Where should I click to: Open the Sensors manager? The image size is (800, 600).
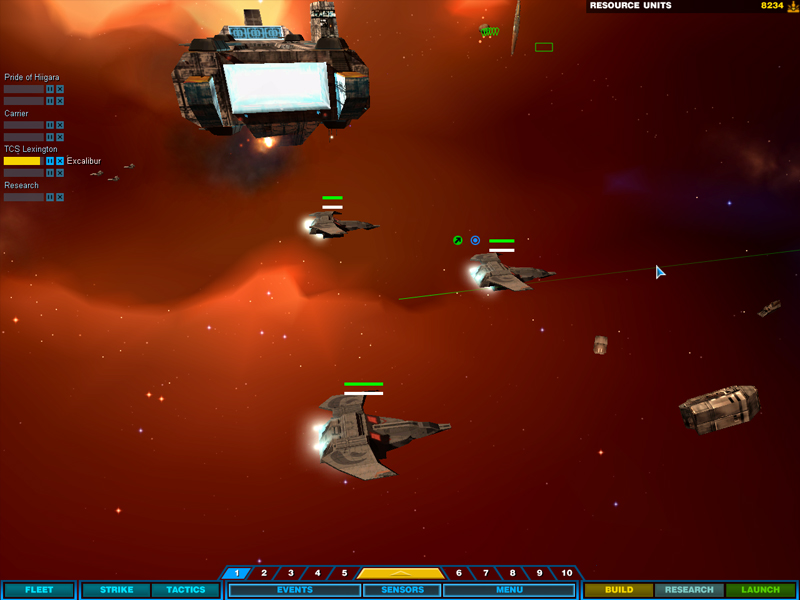click(x=401, y=590)
